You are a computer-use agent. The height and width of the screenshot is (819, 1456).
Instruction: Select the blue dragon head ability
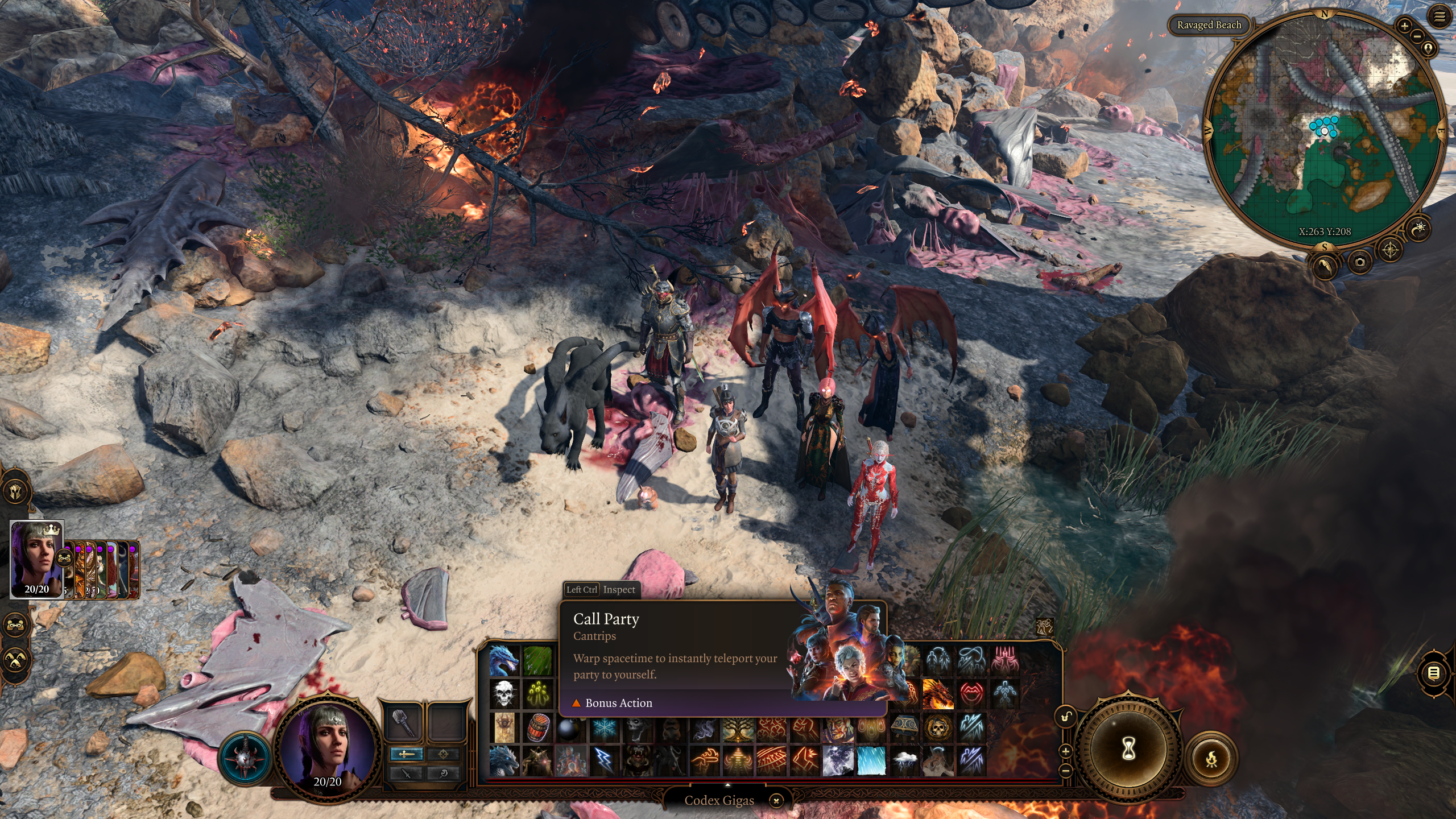pos(504,660)
